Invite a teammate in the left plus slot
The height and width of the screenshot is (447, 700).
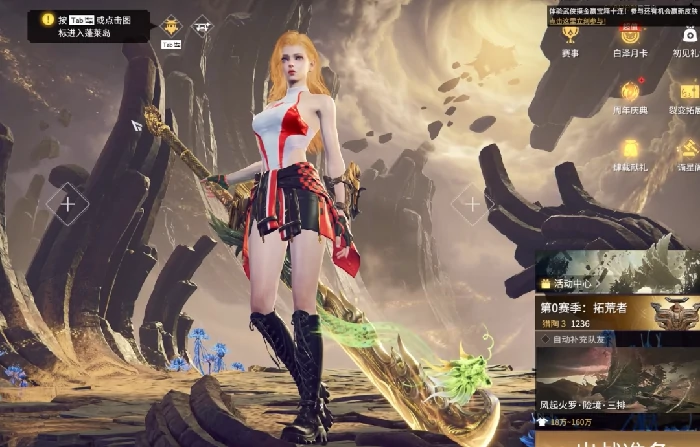coord(68,205)
